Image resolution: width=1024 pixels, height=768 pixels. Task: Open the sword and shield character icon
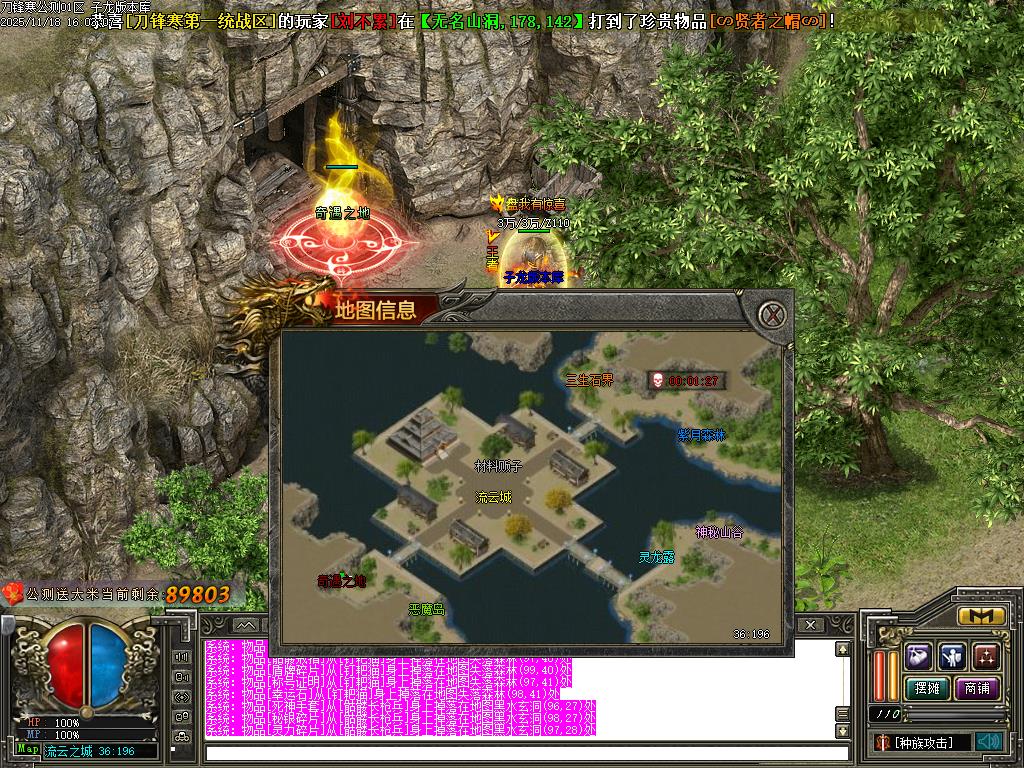(x=952, y=656)
